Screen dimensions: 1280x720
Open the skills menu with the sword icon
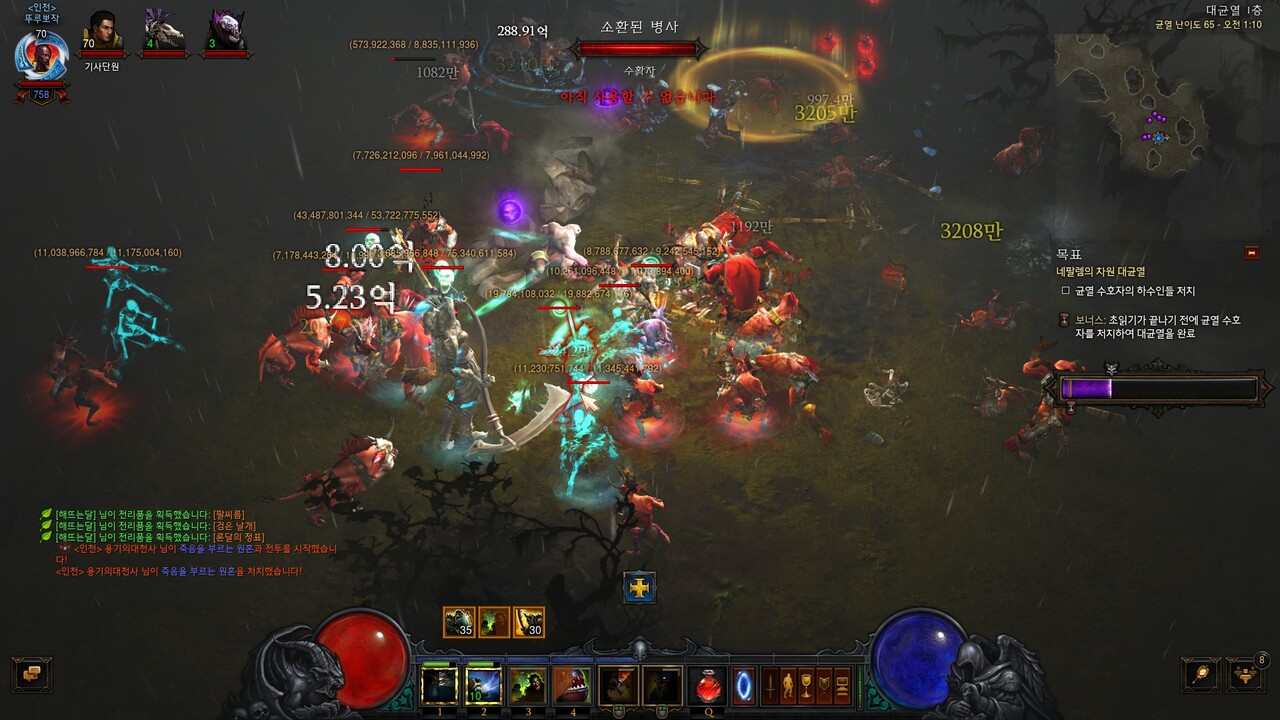(771, 686)
